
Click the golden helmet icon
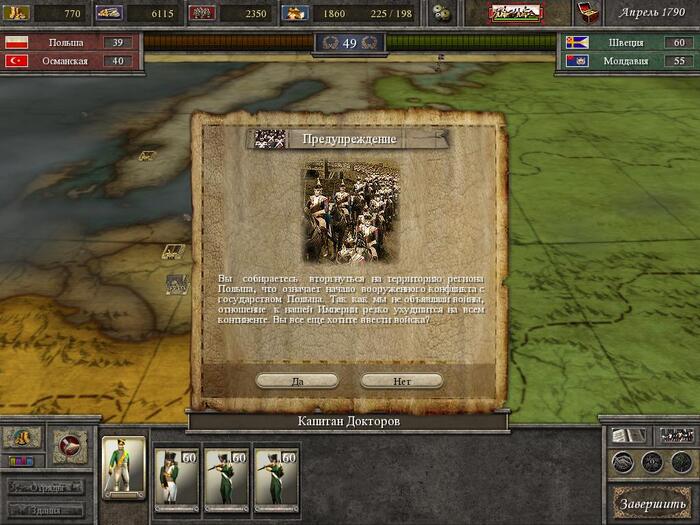21,438
